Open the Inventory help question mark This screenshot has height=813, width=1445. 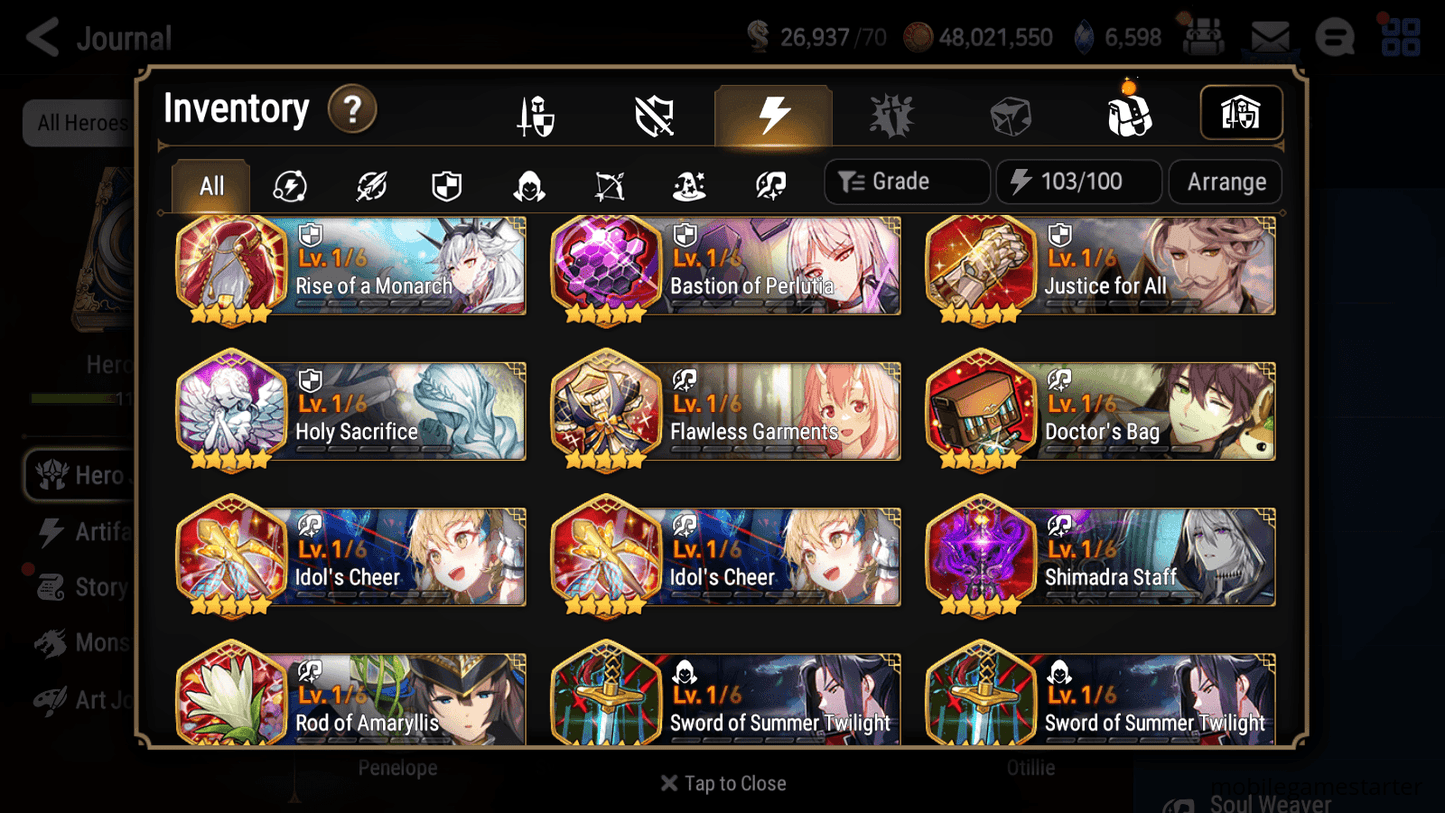pos(352,110)
